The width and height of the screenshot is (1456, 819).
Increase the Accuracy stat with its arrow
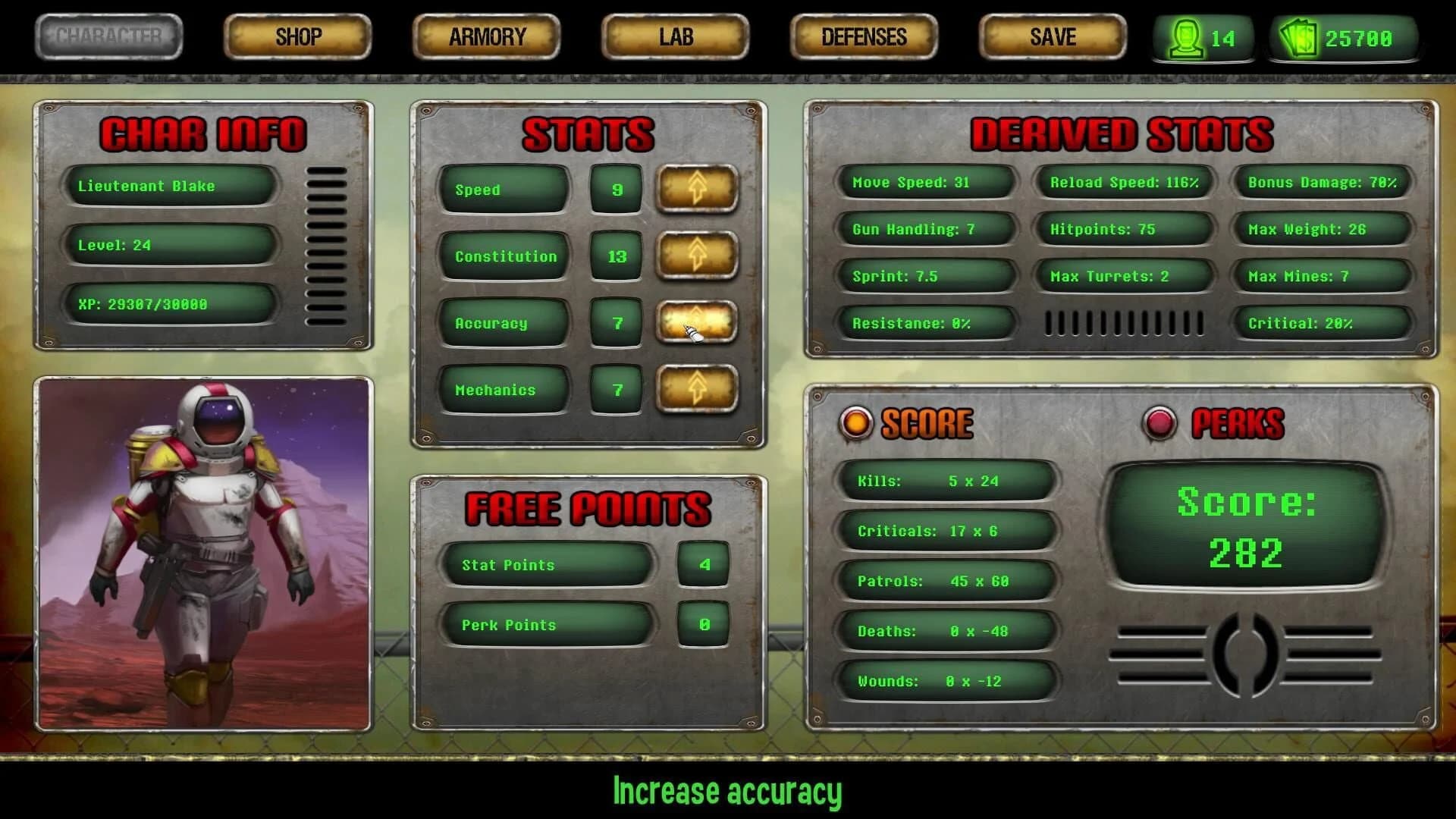pyautogui.click(x=696, y=323)
